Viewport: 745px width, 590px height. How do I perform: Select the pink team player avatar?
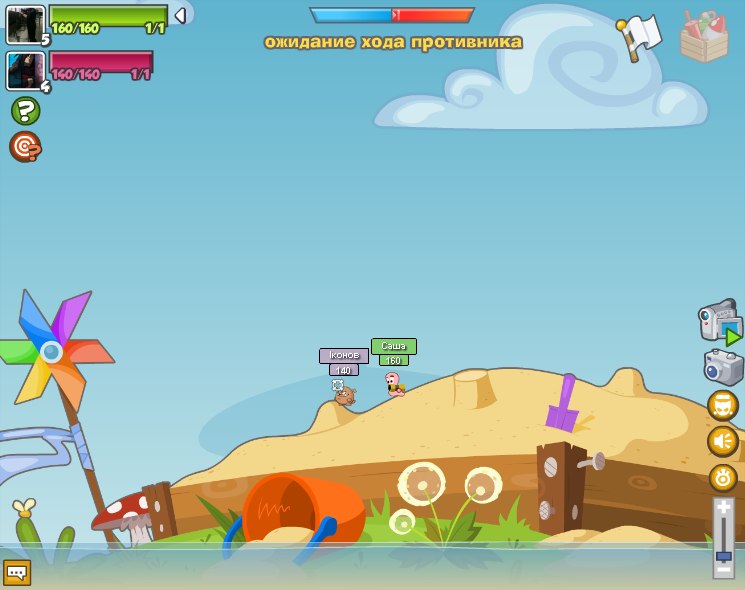pos(24,71)
